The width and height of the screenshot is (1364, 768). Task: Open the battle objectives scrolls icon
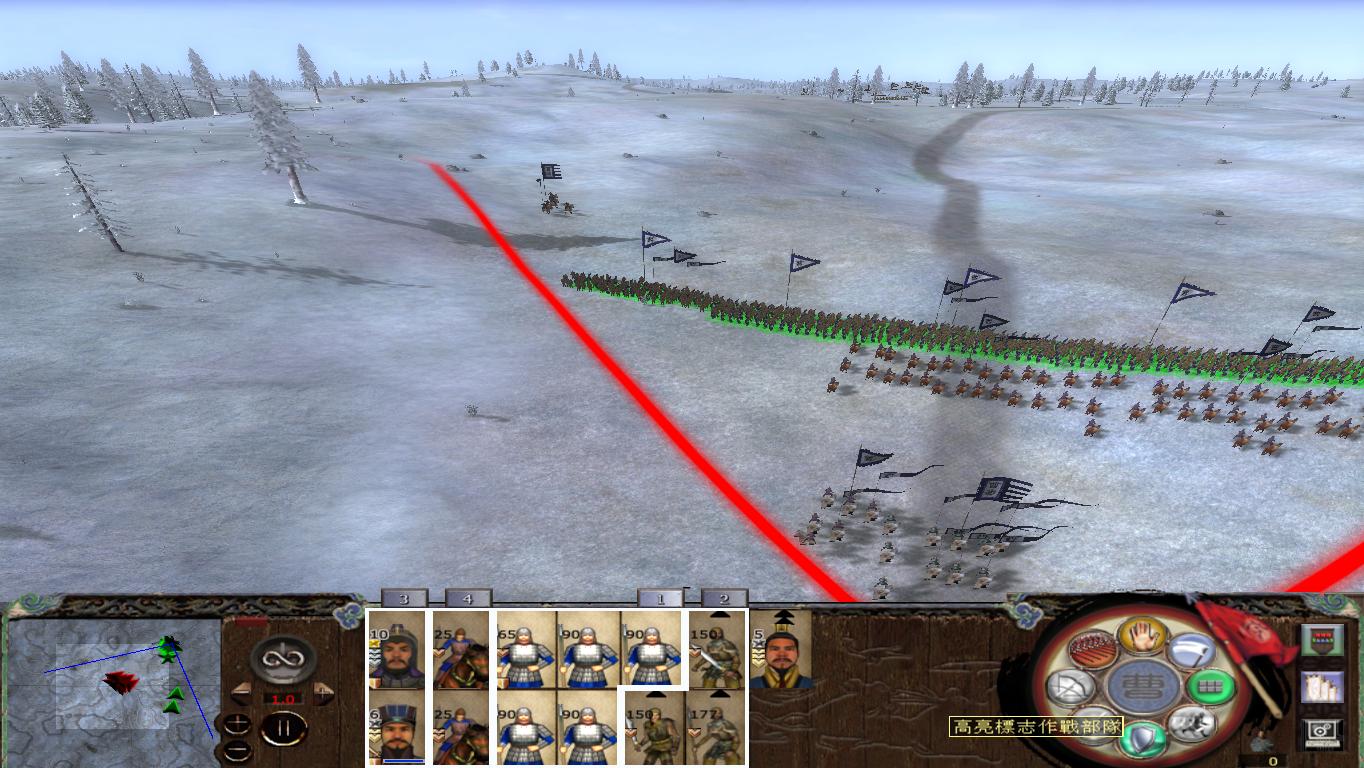click(x=1323, y=687)
